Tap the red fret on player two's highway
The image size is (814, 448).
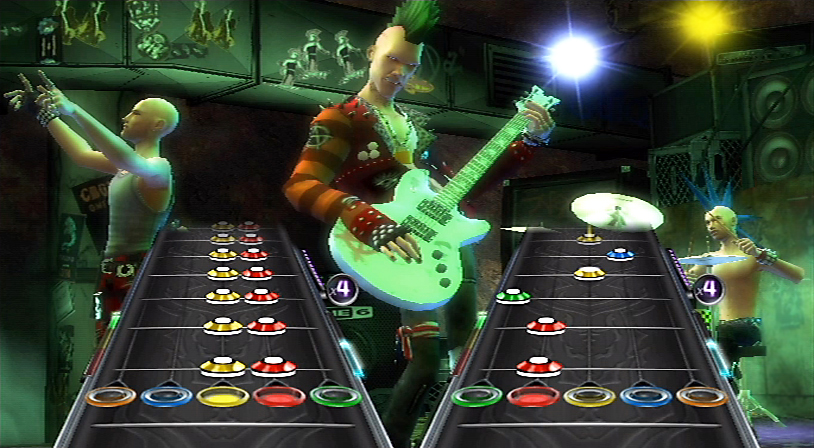coord(532,396)
